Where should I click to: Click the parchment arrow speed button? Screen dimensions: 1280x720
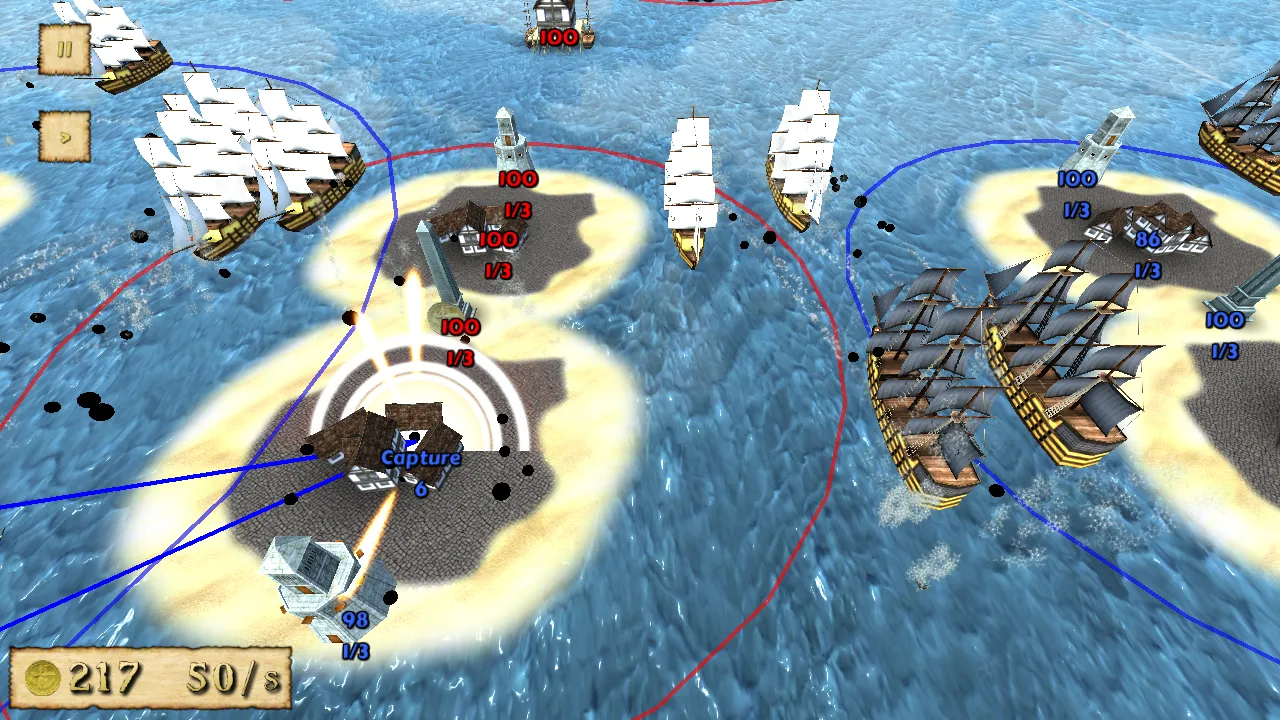click(65, 136)
